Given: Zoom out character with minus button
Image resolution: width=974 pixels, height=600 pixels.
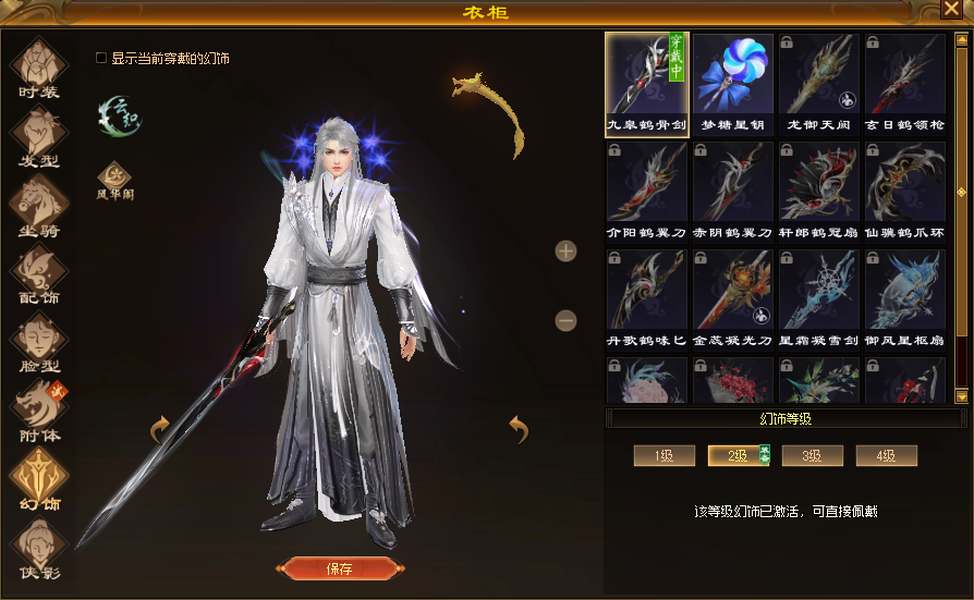Looking at the screenshot, I should [x=566, y=321].
